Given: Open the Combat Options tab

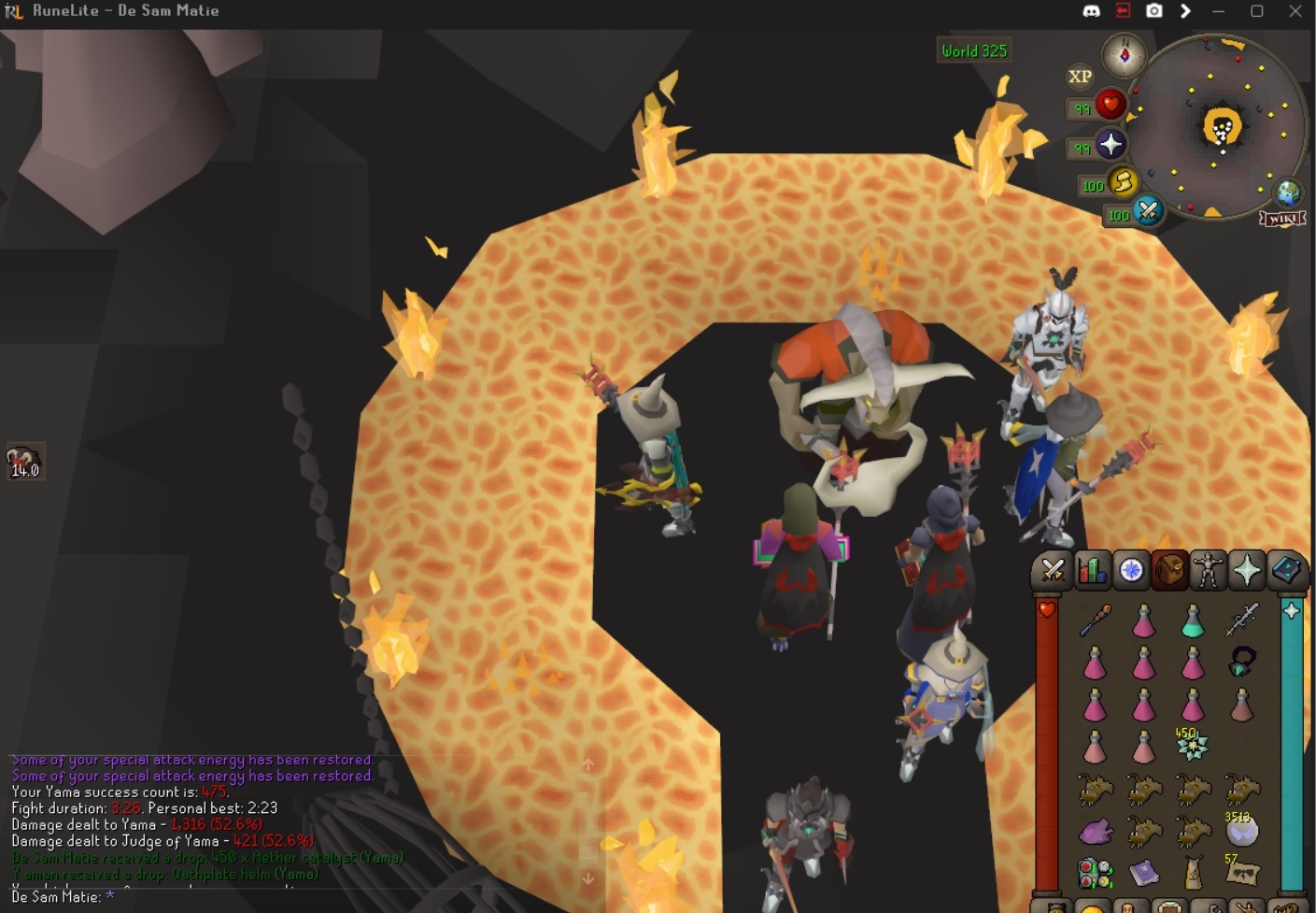Looking at the screenshot, I should (1053, 570).
